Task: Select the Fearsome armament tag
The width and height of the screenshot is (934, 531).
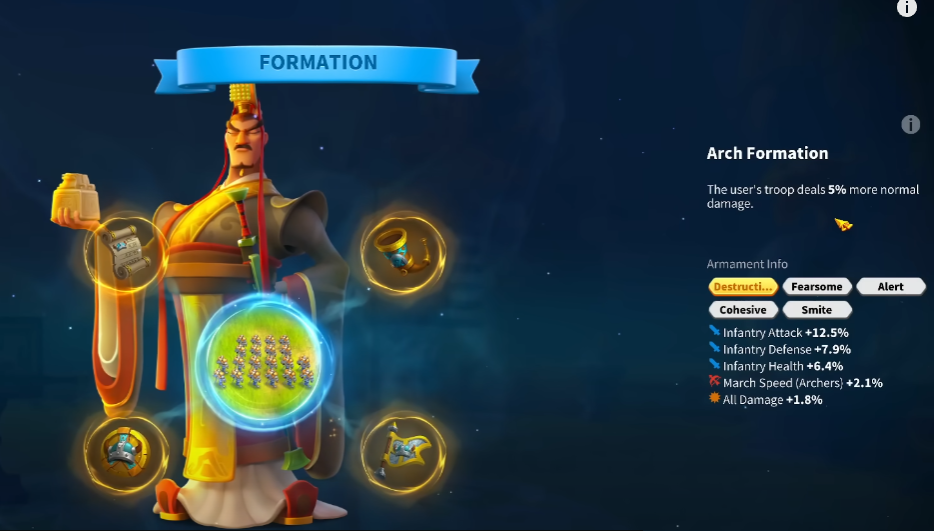Action: (x=817, y=287)
